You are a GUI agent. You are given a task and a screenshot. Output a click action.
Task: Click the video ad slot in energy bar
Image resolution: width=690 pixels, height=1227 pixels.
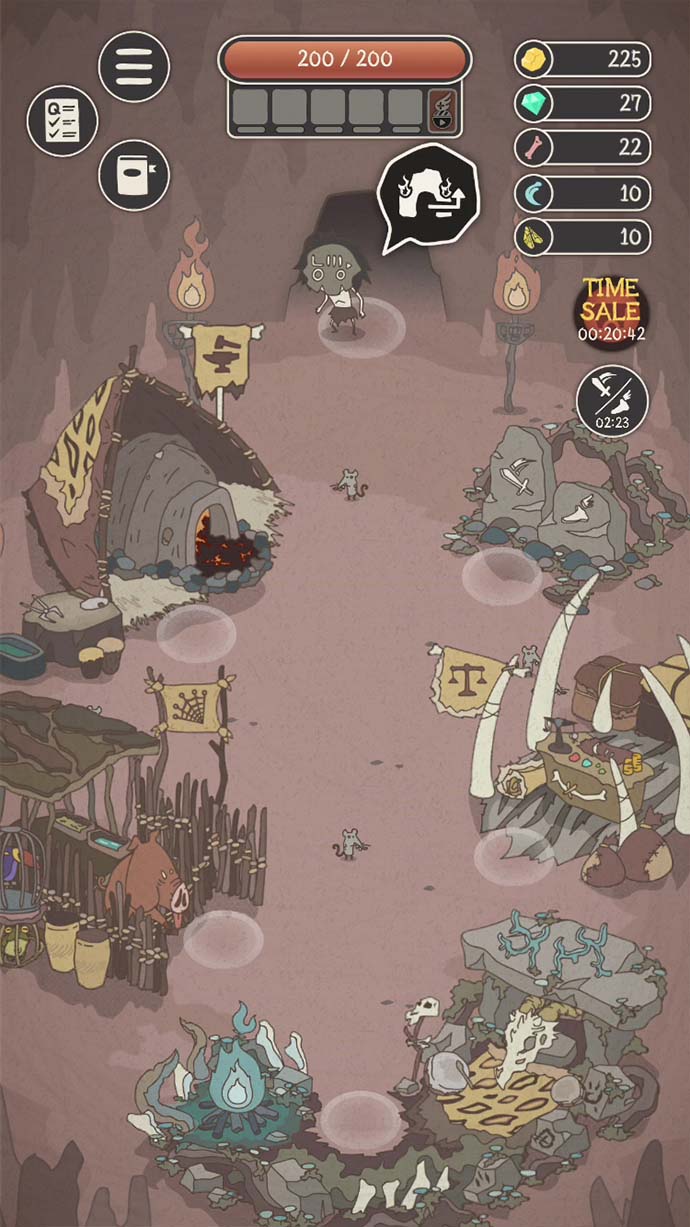(442, 108)
